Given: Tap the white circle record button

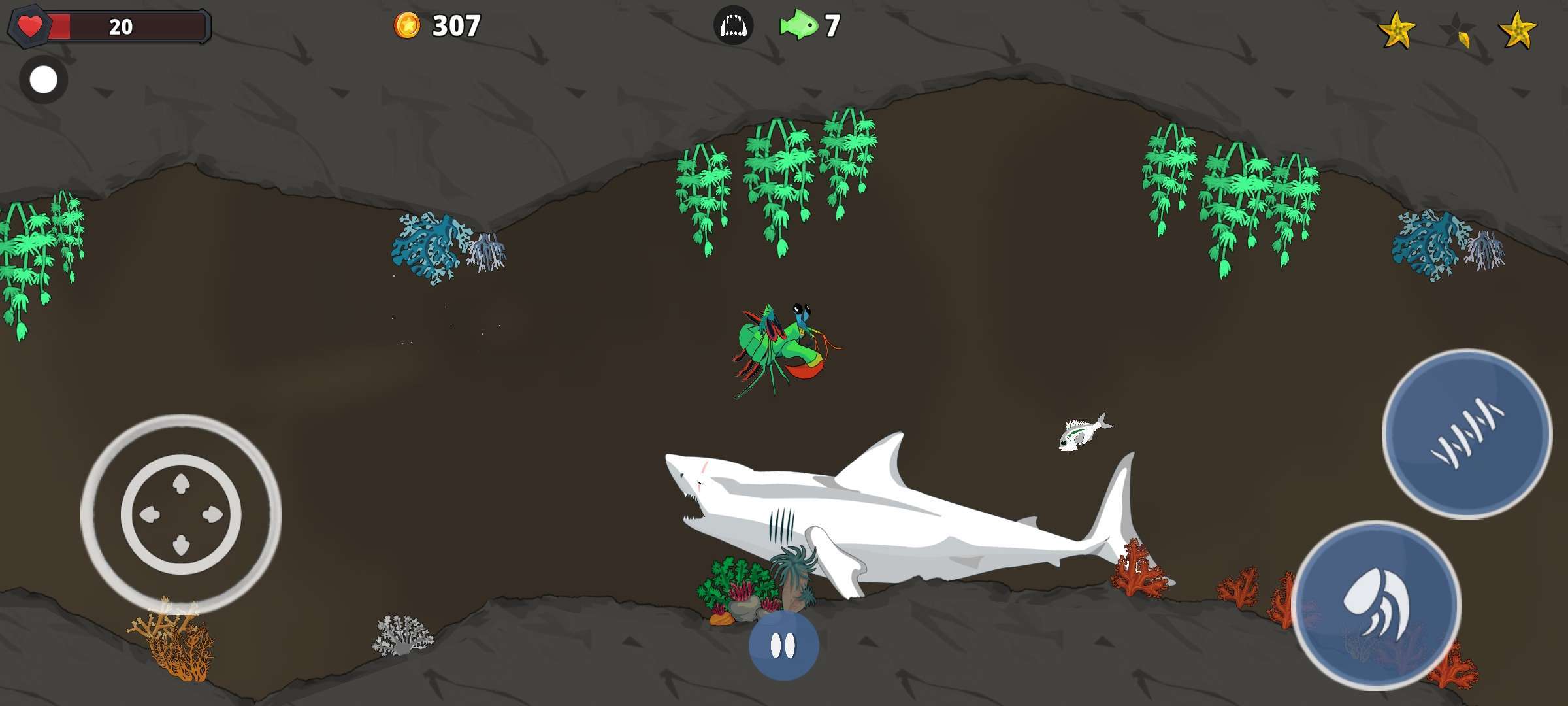Looking at the screenshot, I should [x=44, y=80].
